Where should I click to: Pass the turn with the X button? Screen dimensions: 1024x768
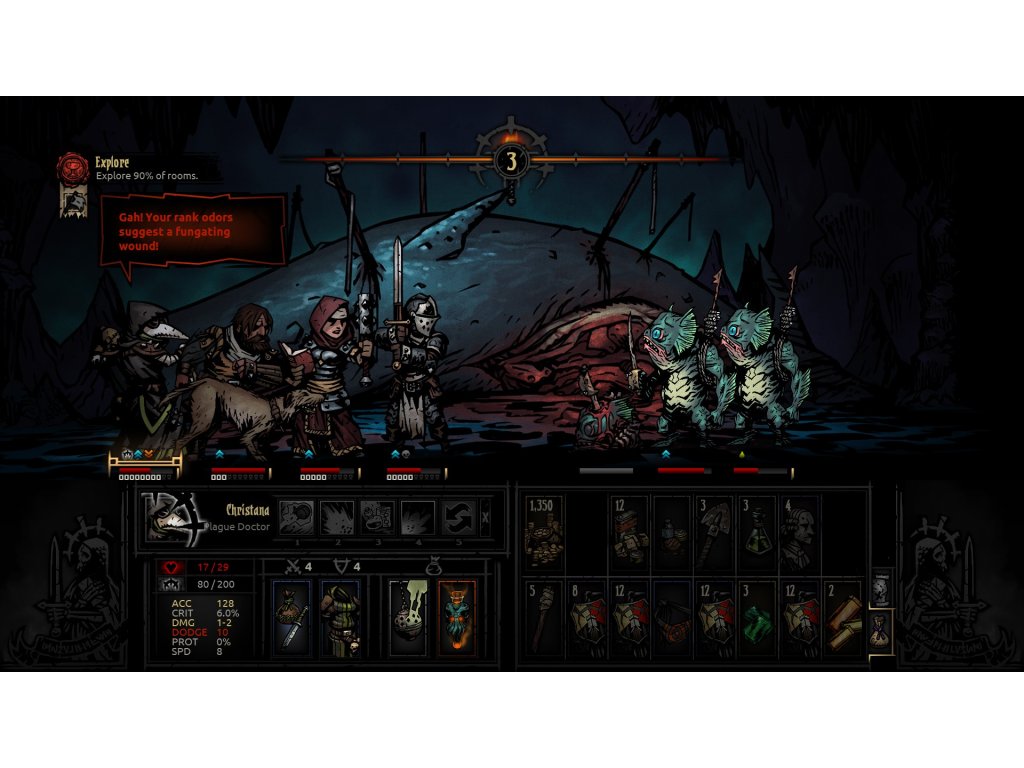click(485, 517)
